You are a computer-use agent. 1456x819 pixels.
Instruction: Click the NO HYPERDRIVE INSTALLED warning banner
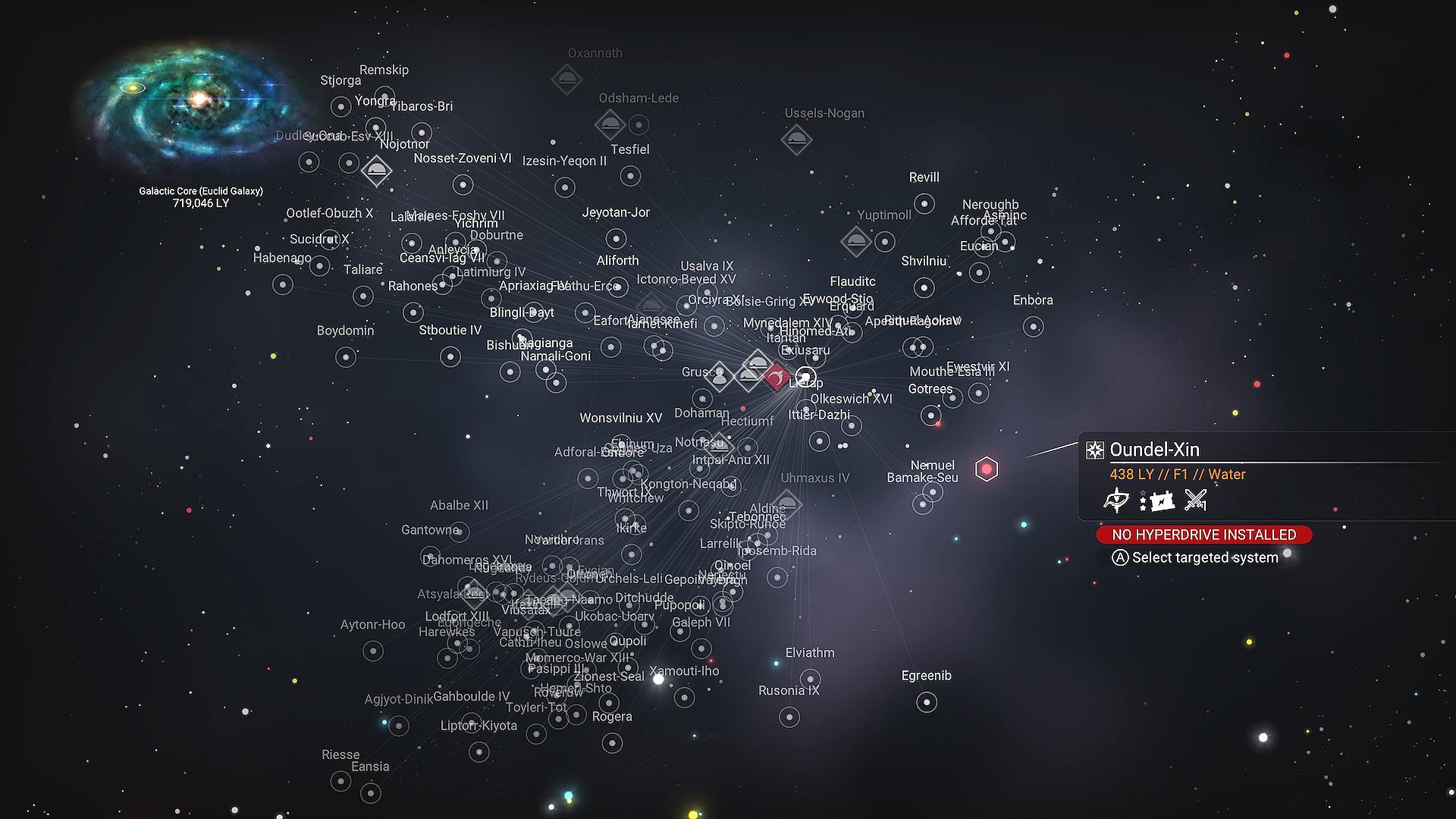(1203, 535)
